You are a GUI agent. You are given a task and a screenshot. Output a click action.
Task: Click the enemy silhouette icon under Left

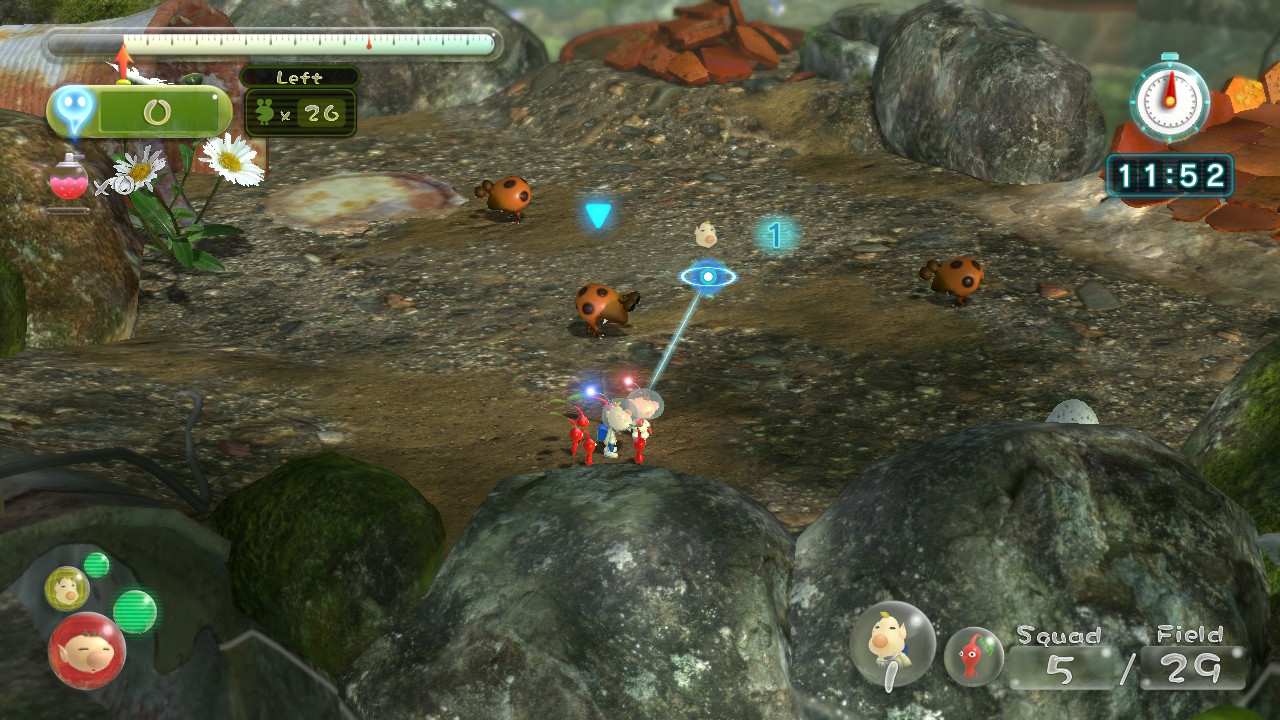pos(265,113)
